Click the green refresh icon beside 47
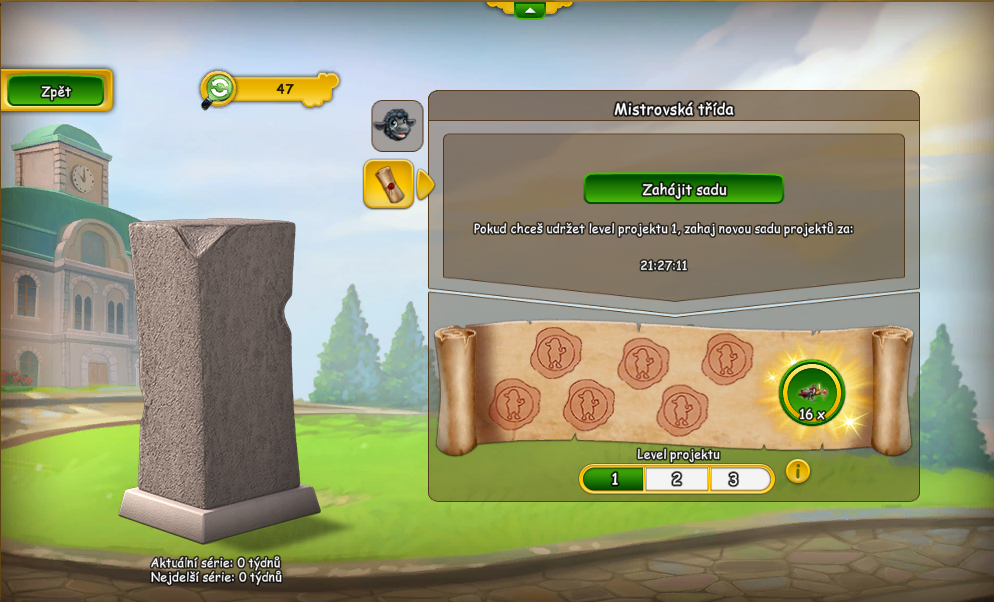Screen dimensions: 994x602 point(219,88)
